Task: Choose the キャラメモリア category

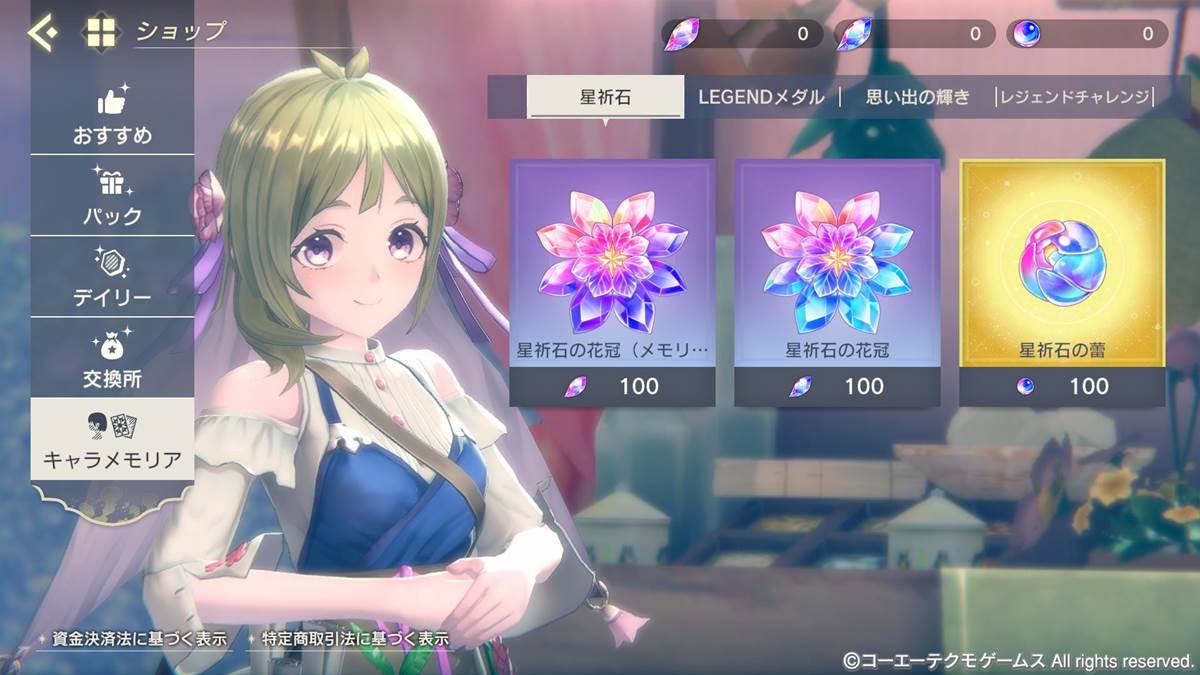Action: click(112, 440)
